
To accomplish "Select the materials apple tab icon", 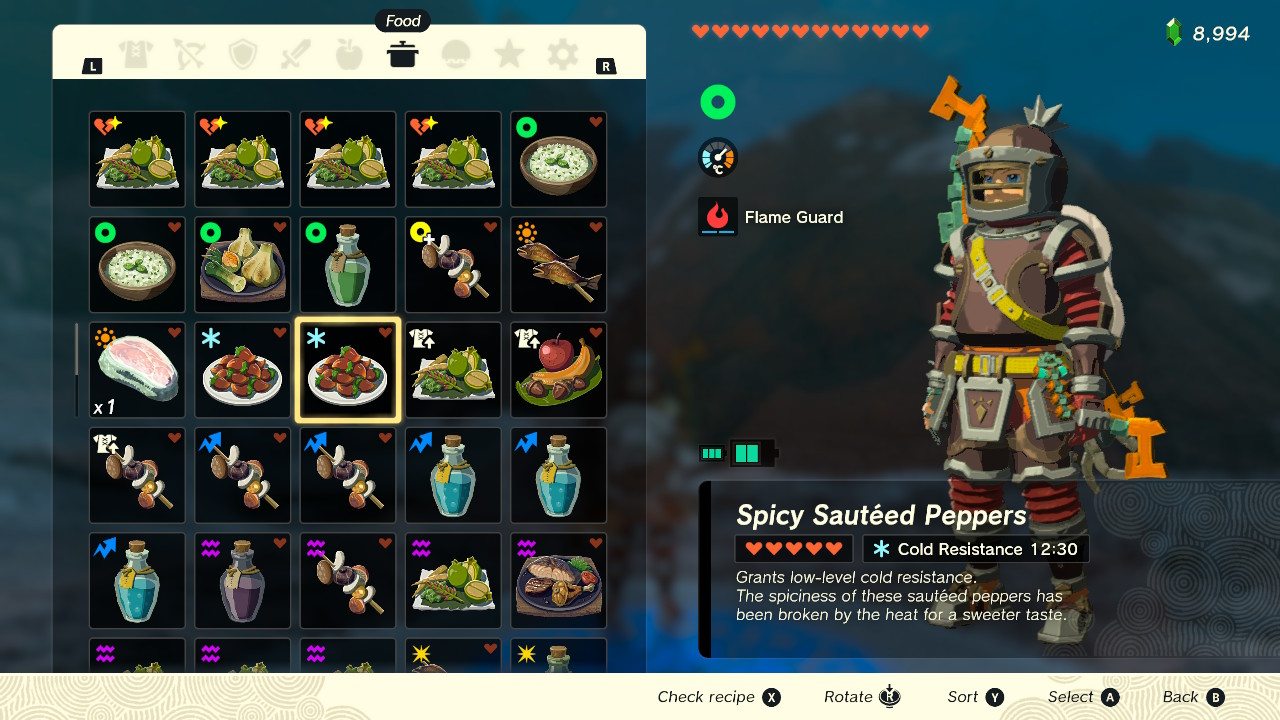I will [x=349, y=55].
